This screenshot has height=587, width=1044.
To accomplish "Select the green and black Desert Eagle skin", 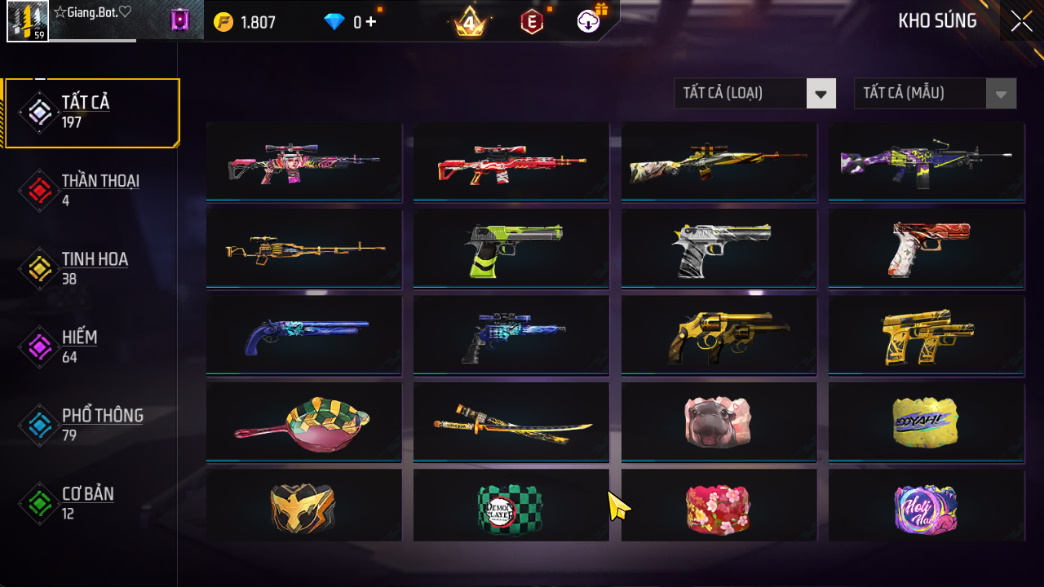I will [x=511, y=247].
